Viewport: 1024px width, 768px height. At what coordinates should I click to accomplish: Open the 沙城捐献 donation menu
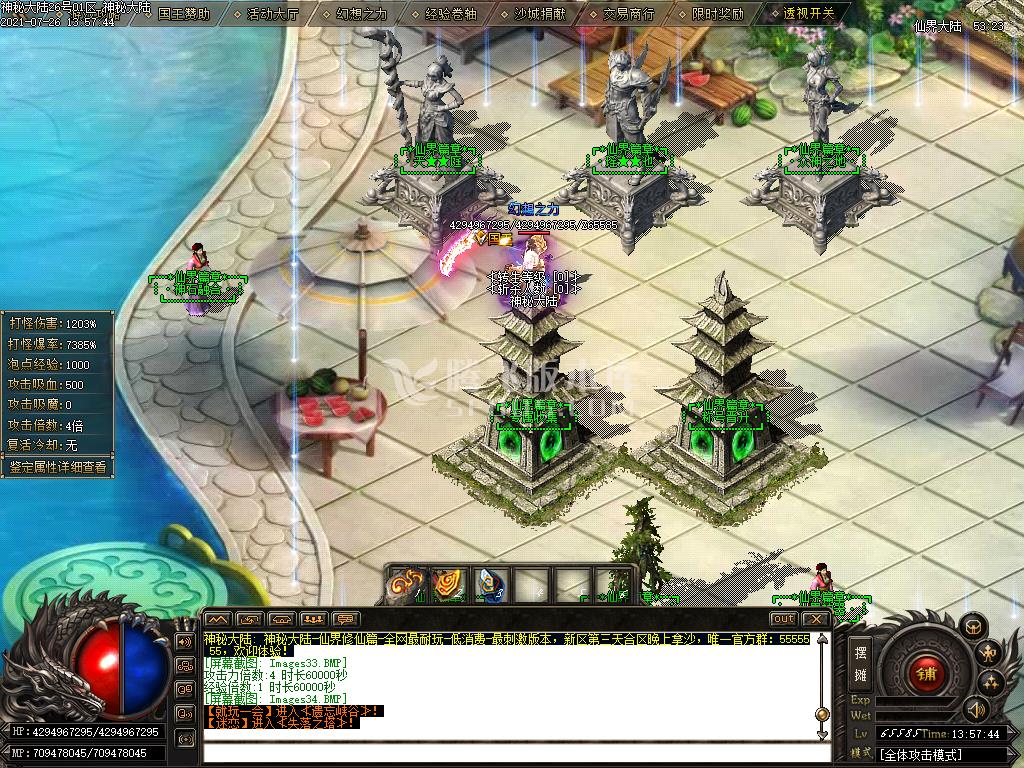(539, 14)
